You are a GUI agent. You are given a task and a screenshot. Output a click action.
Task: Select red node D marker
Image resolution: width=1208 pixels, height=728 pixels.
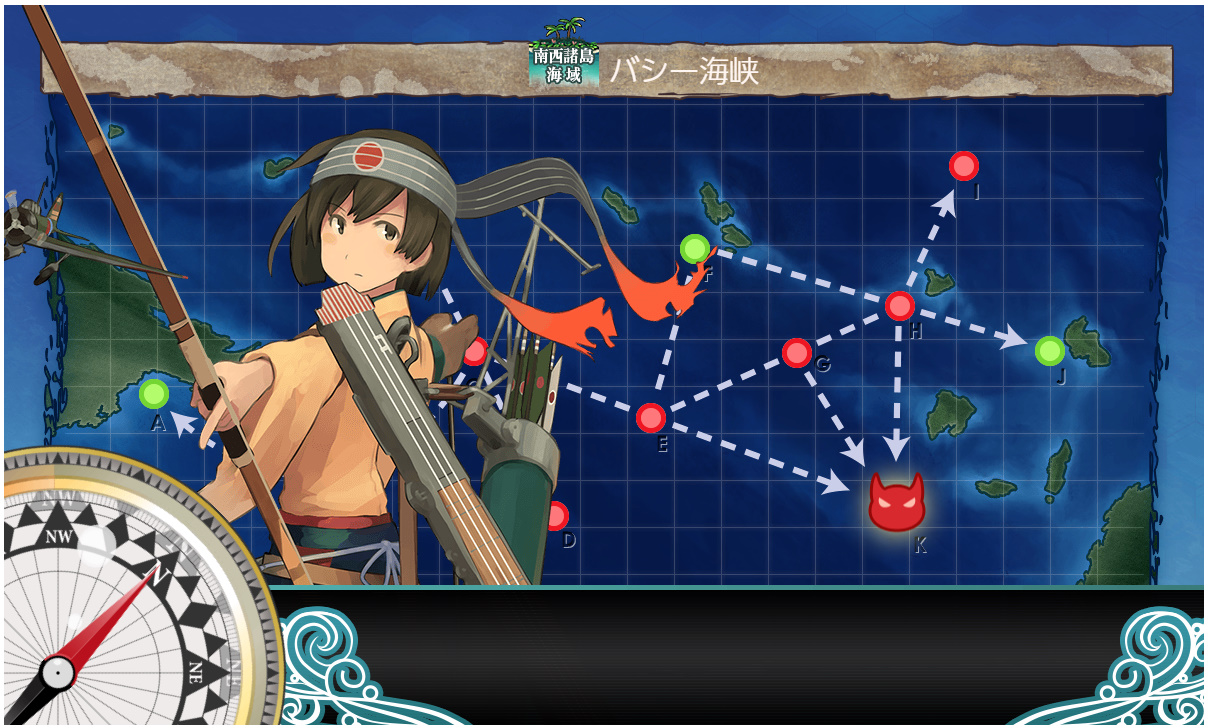[557, 516]
